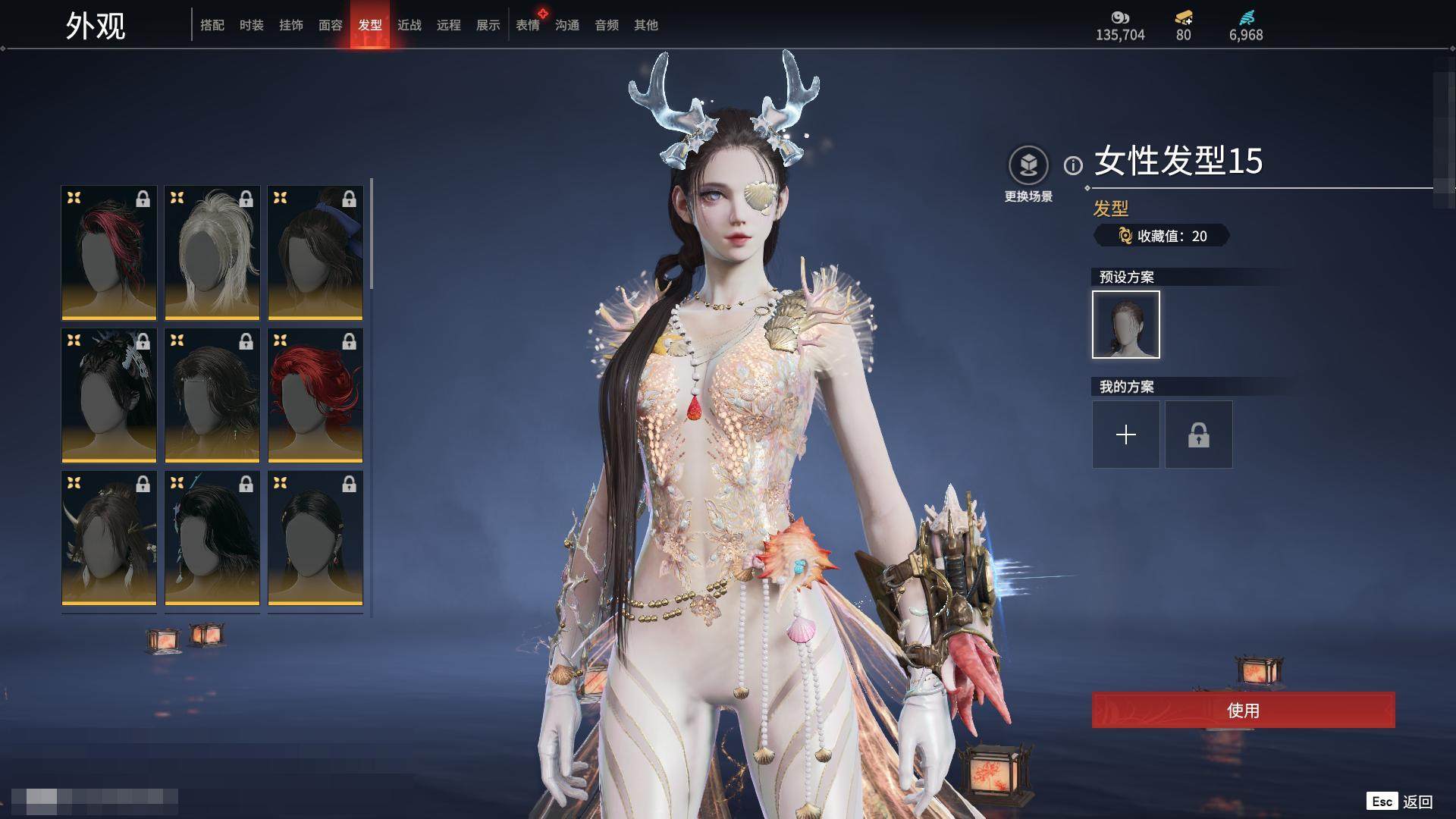The width and height of the screenshot is (1456, 819).
Task: Open the 时装 tab
Action: click(252, 25)
